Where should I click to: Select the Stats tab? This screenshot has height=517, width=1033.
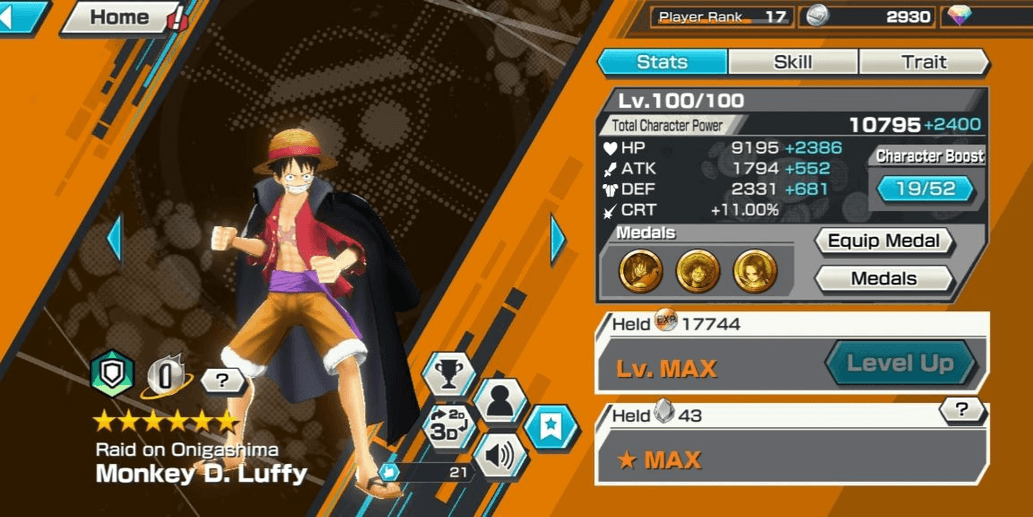[x=662, y=62]
